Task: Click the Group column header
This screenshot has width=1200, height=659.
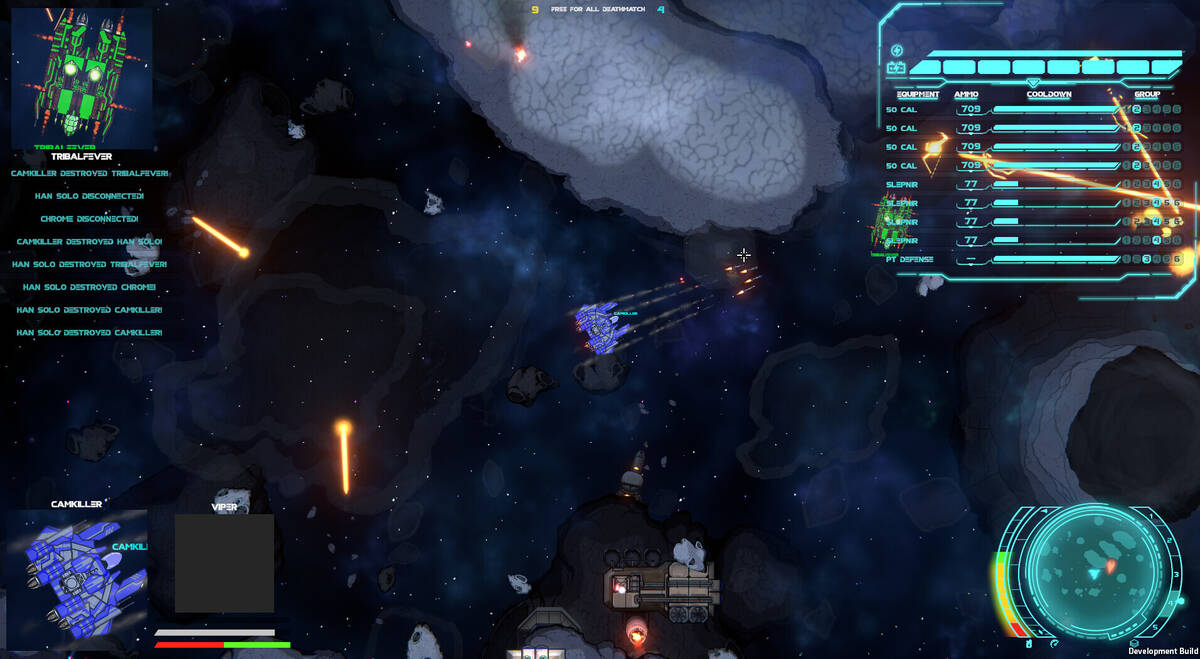Action: click(x=1147, y=95)
